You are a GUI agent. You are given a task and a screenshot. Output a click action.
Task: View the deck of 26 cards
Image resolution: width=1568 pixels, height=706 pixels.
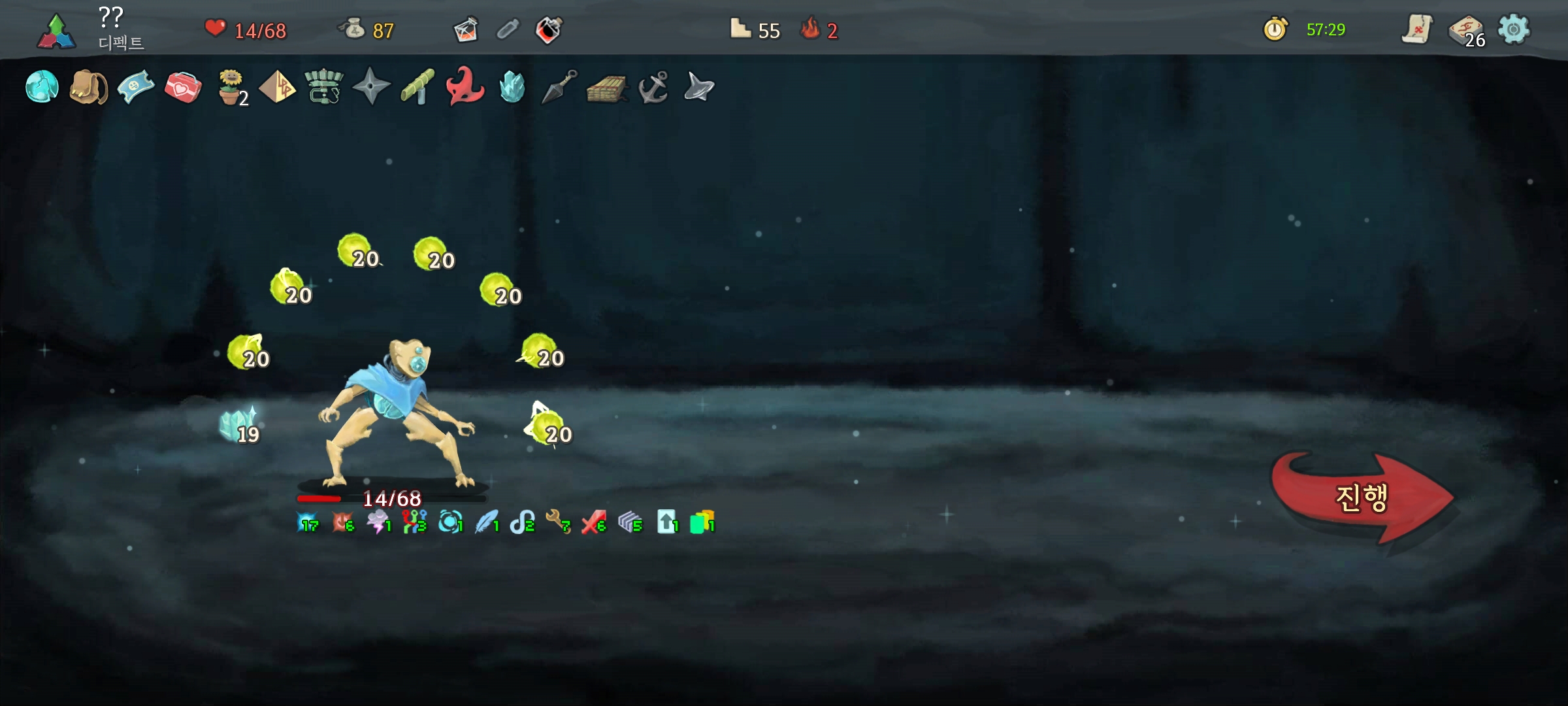point(1466,31)
